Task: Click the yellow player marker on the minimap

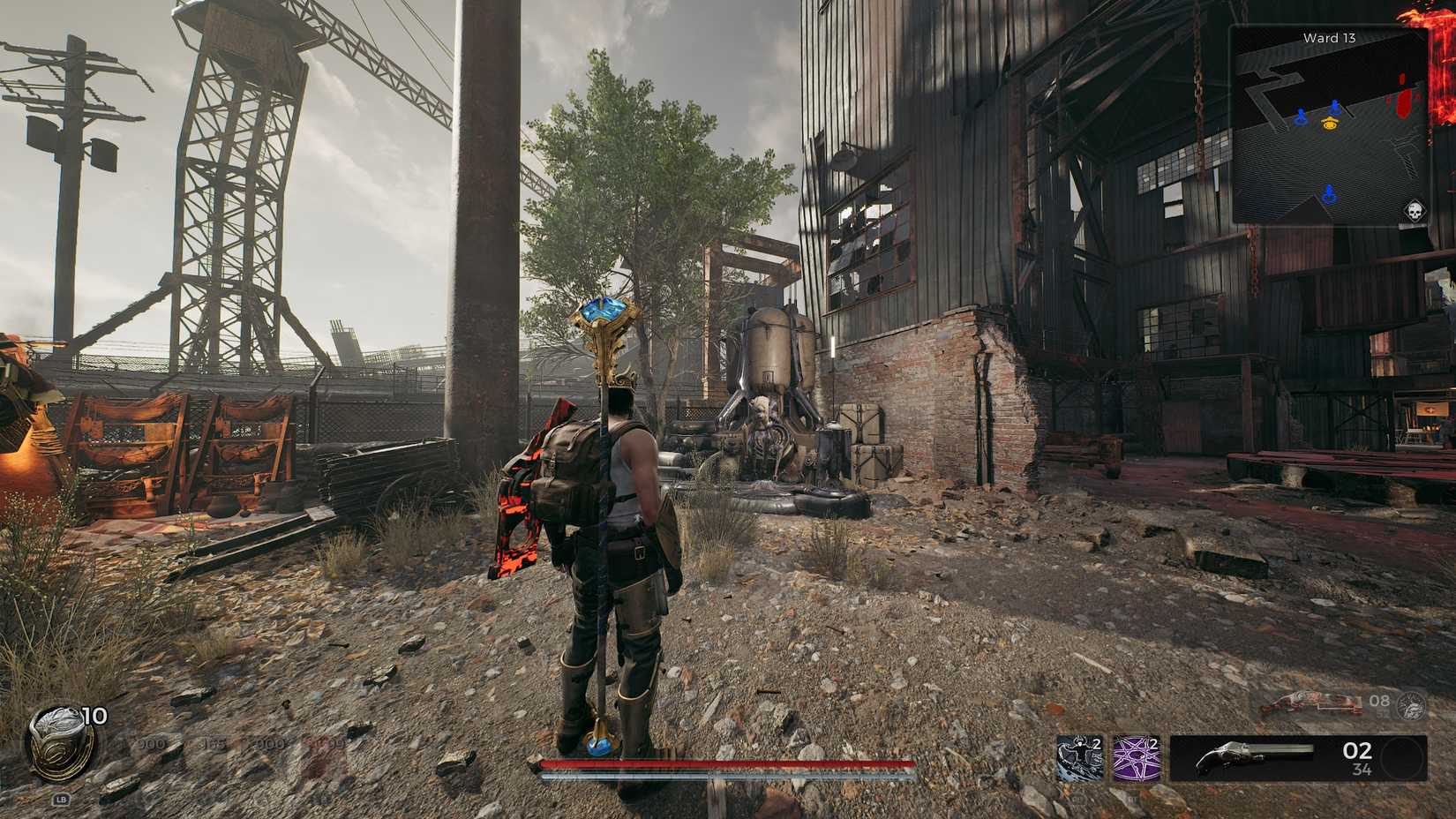Action: coord(1329,124)
